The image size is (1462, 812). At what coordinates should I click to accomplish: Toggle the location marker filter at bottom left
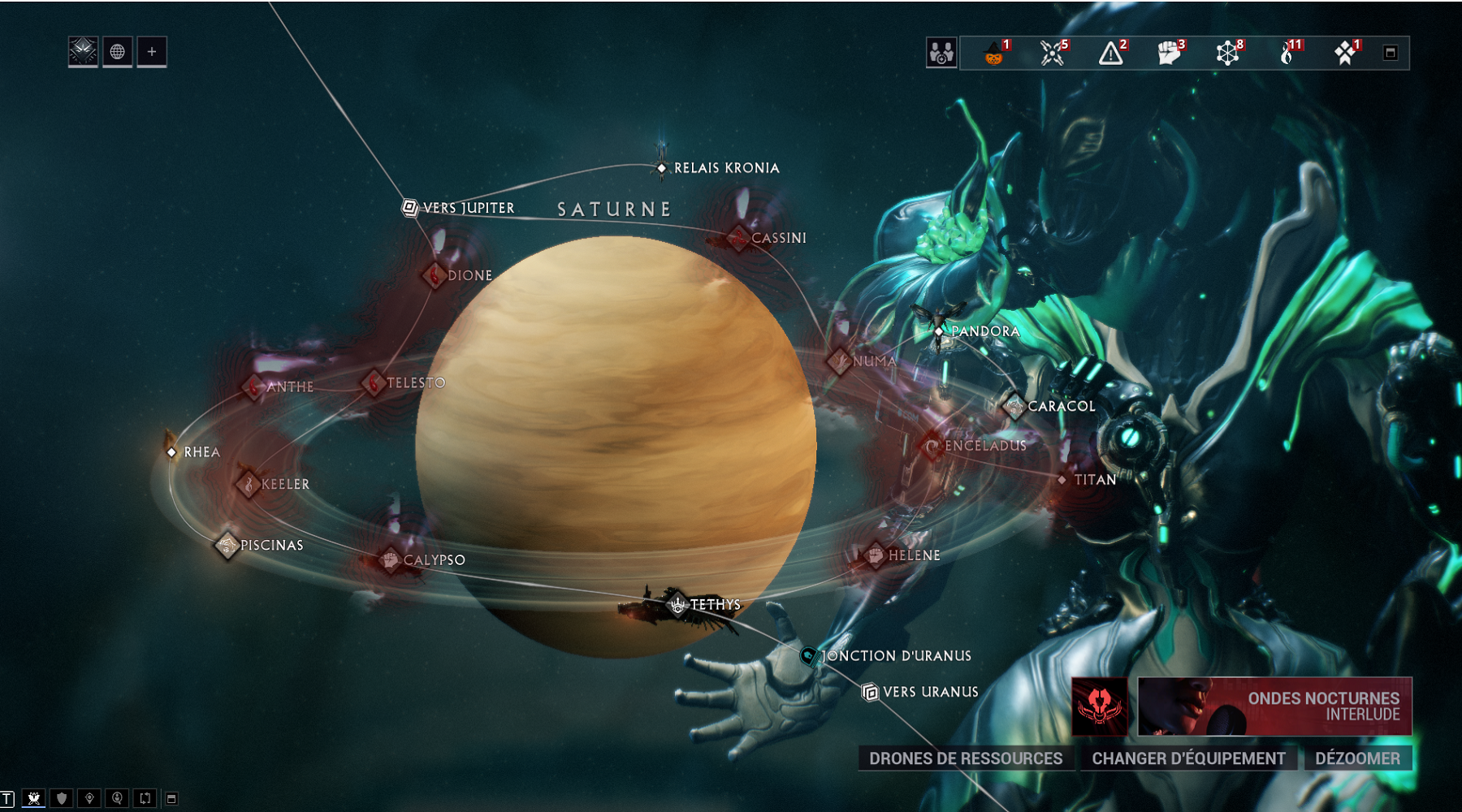click(89, 797)
